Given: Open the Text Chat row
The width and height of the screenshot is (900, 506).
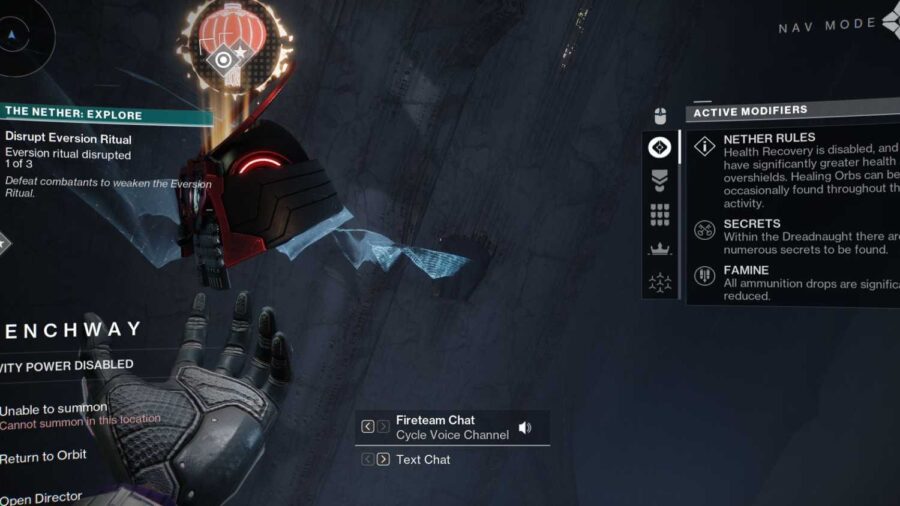Looking at the screenshot, I should (423, 460).
